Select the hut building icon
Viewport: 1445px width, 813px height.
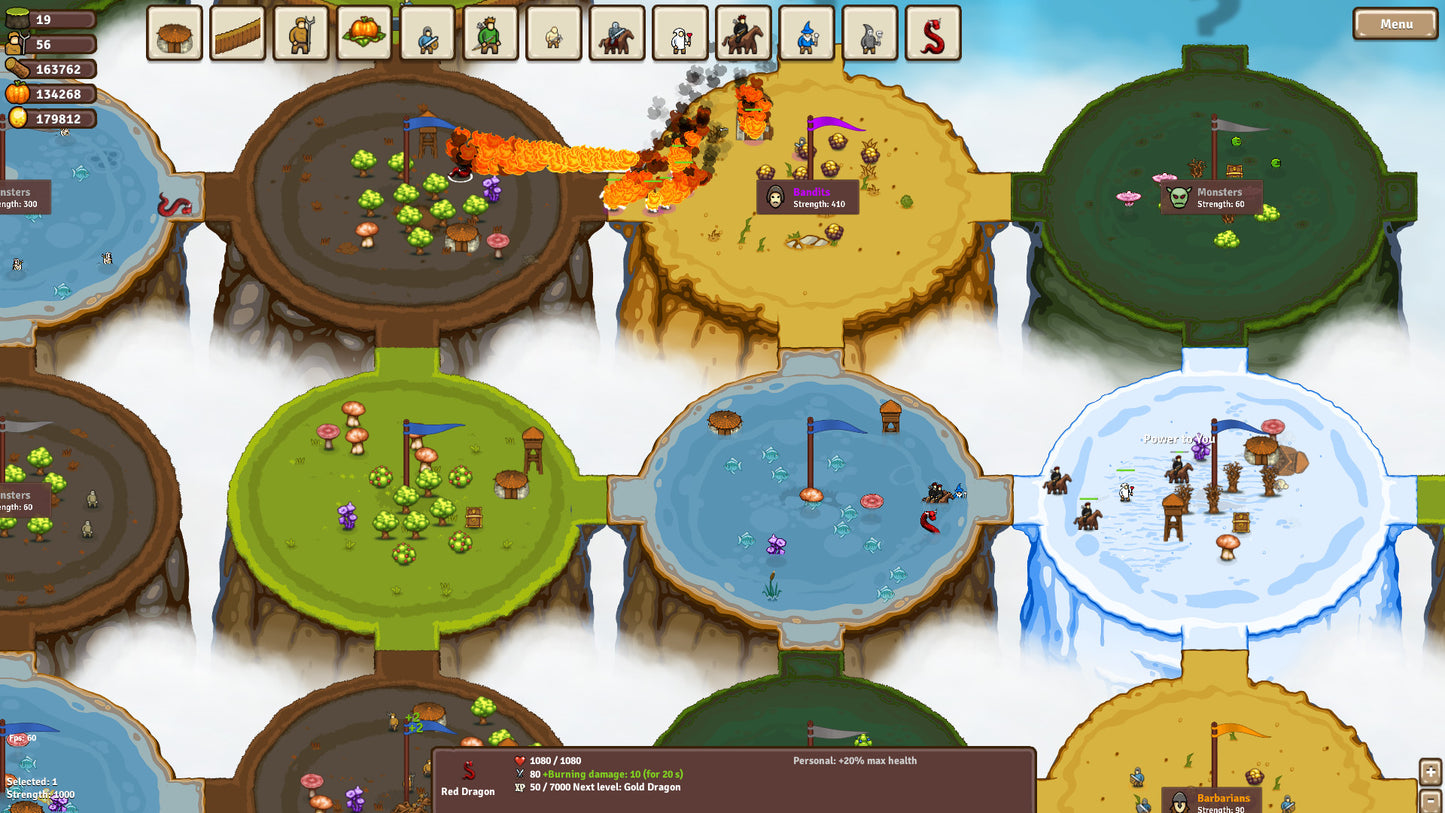(174, 33)
